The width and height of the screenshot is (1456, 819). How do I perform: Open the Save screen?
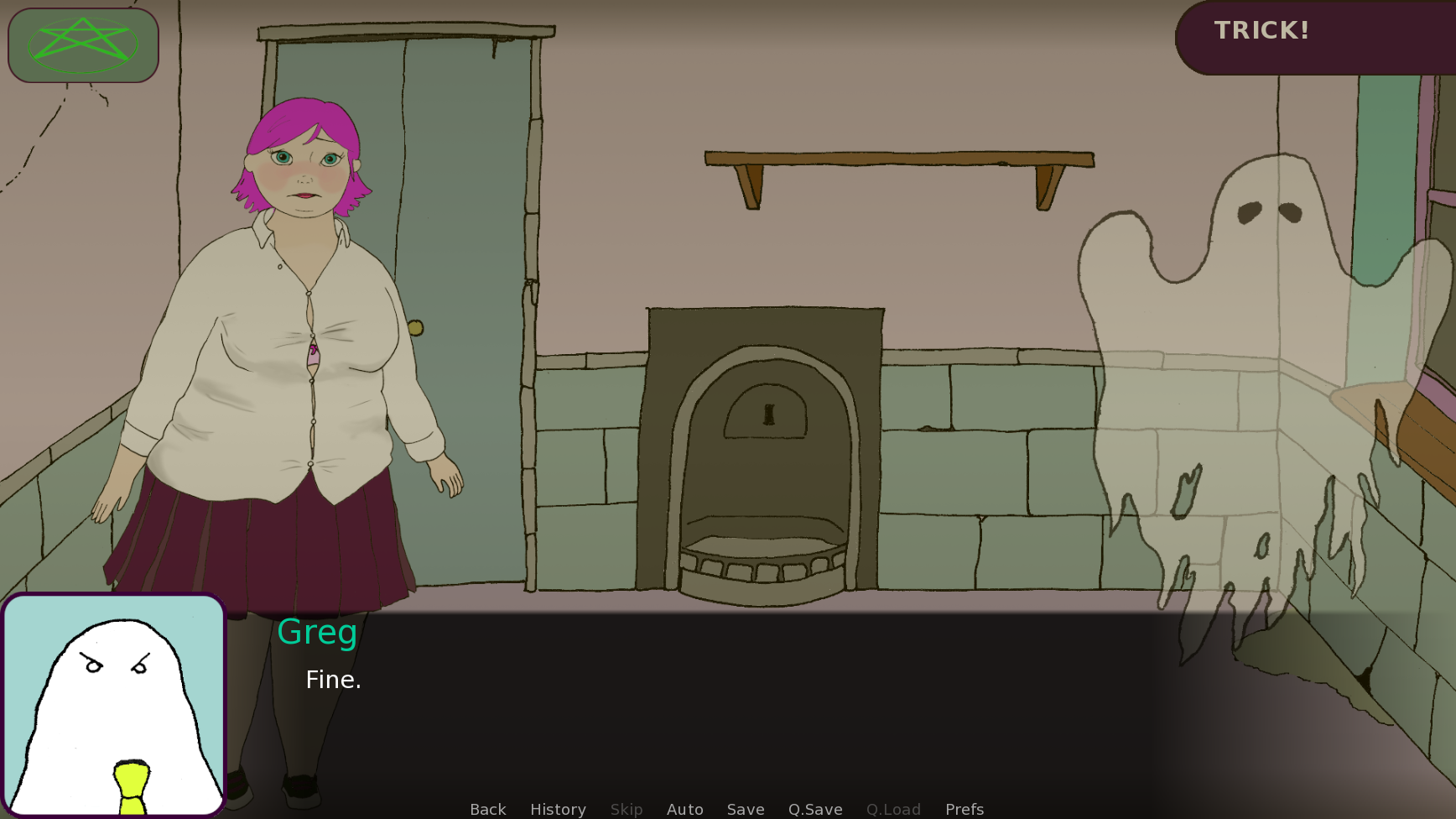745,809
